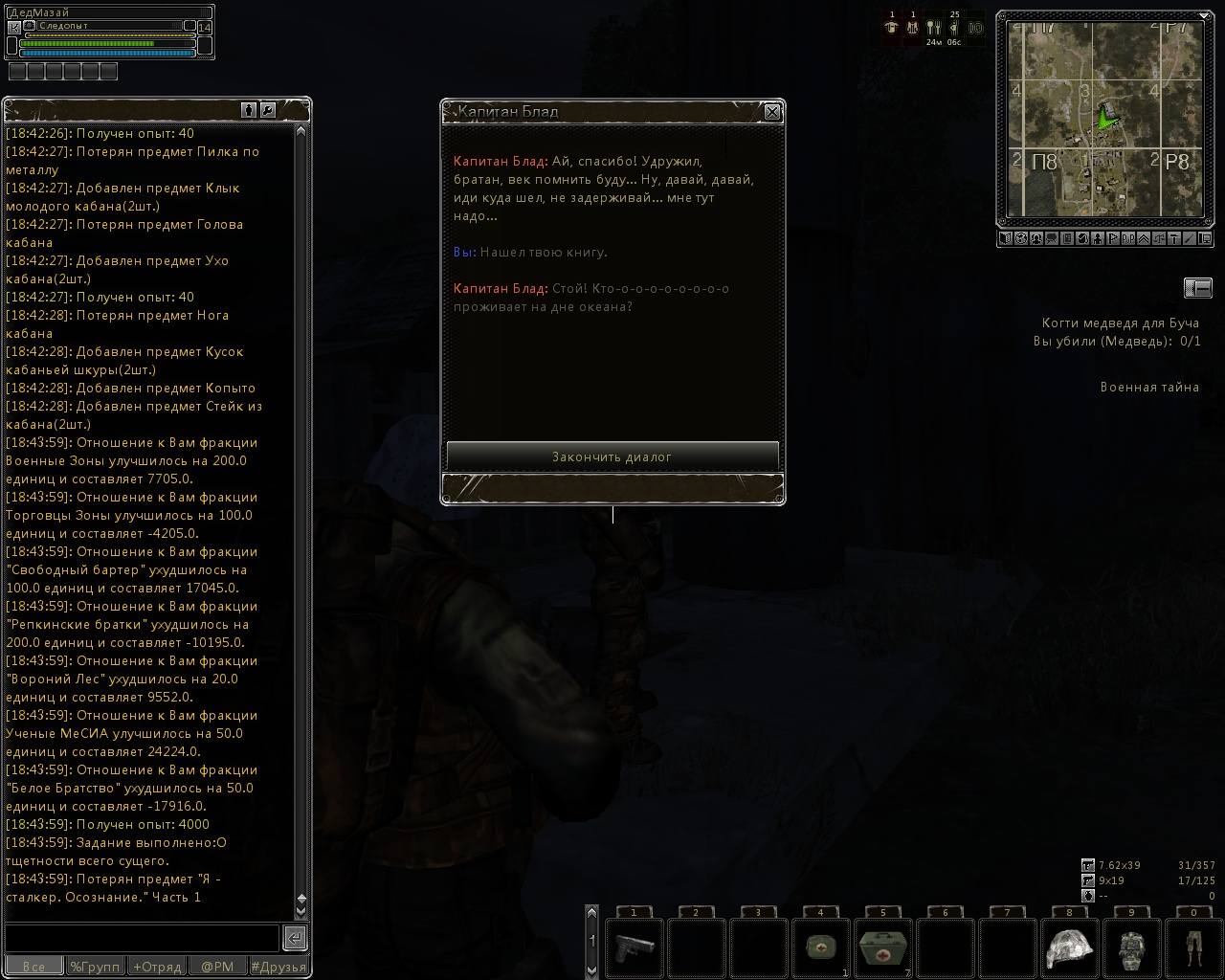
Task: Click the chat message input field
Action: 142,937
